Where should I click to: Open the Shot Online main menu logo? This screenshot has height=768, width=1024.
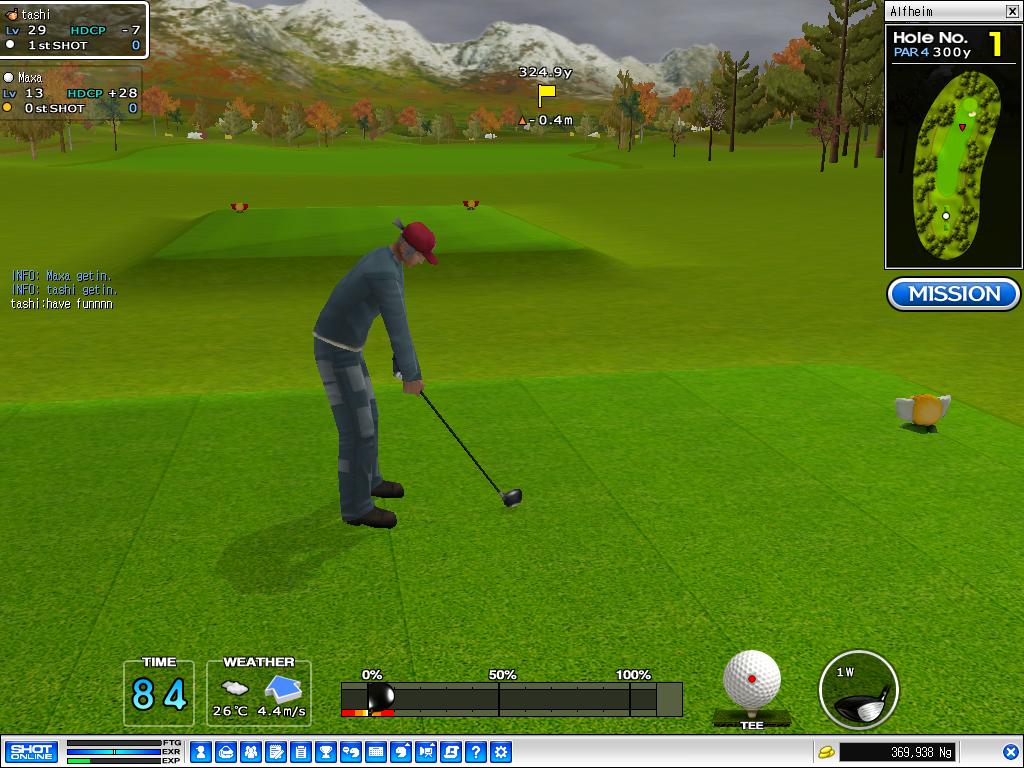coord(31,752)
